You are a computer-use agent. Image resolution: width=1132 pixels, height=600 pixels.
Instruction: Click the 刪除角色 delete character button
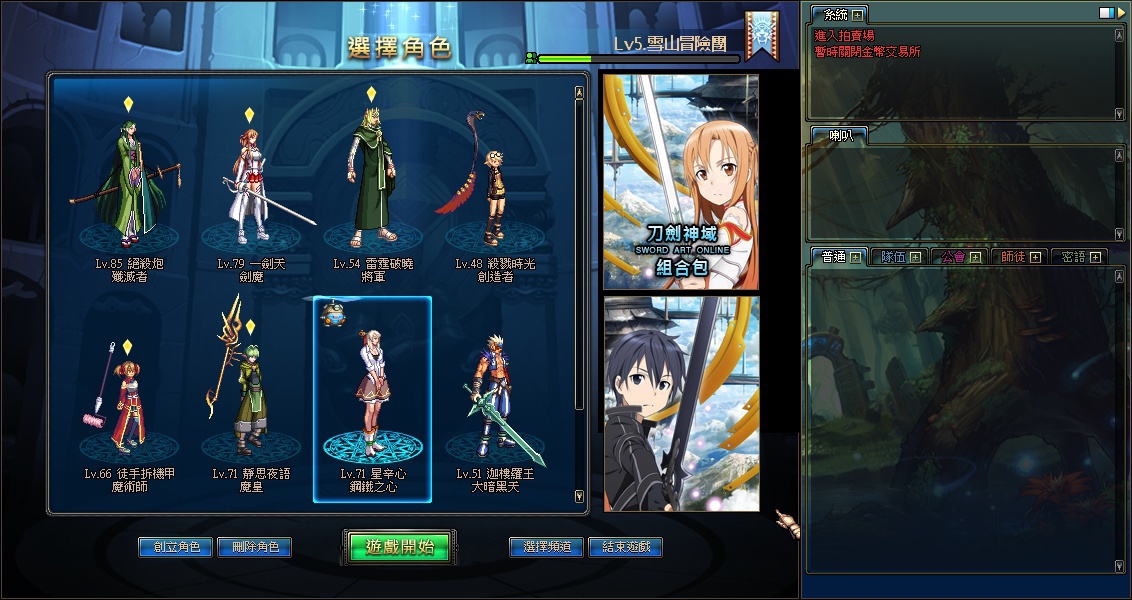coord(255,547)
